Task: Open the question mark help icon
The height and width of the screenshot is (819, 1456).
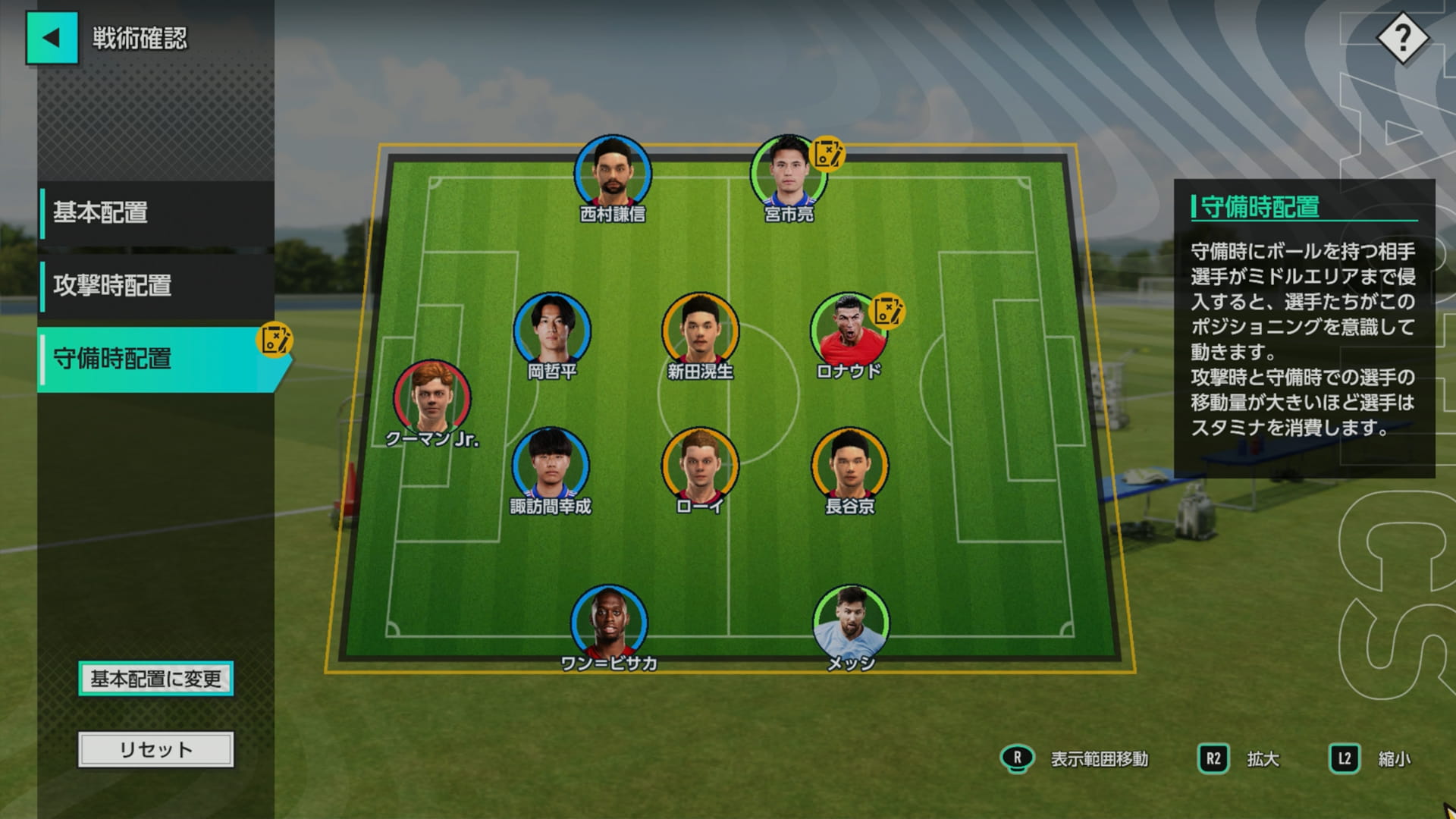Action: (x=1402, y=38)
